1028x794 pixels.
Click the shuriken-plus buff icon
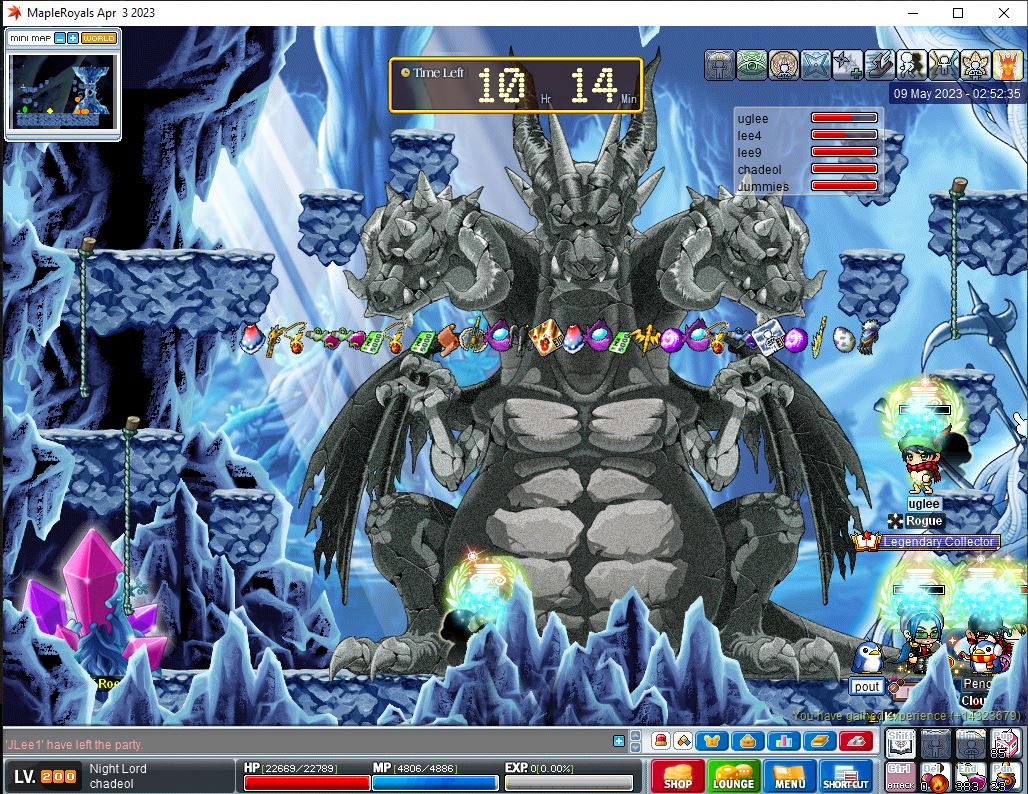click(848, 64)
